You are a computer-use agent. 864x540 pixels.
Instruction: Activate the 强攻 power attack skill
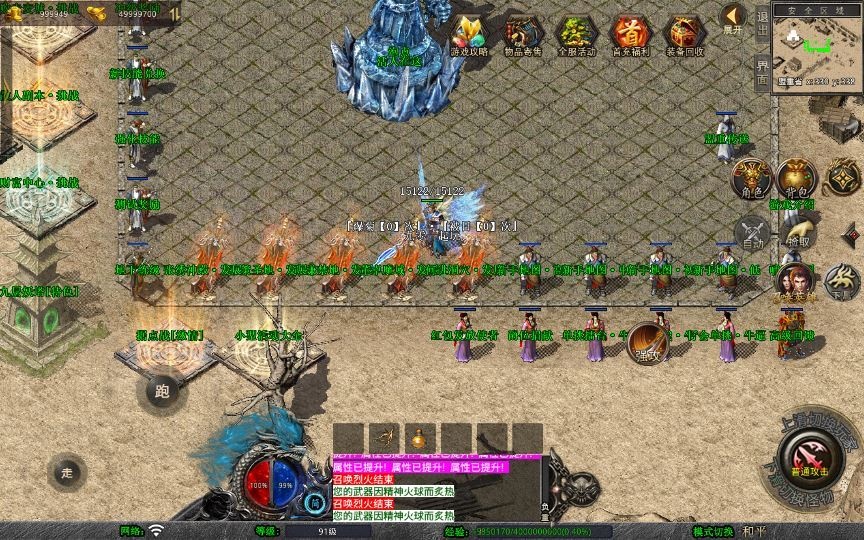[647, 342]
